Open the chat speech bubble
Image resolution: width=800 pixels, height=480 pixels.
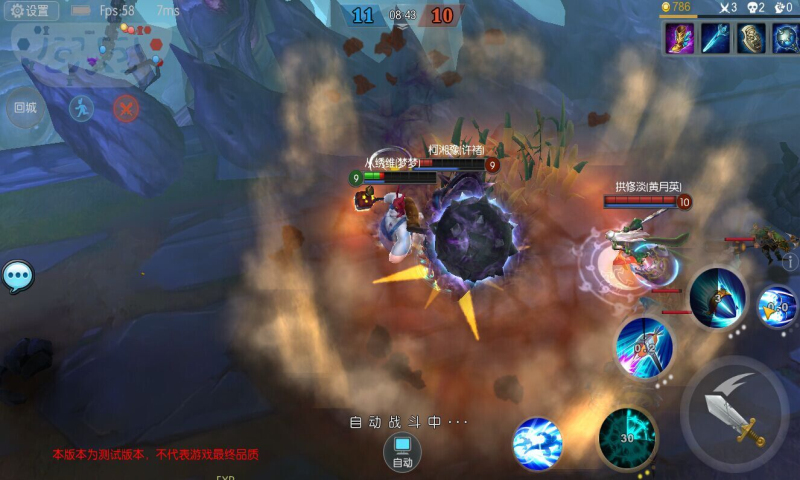point(17,276)
